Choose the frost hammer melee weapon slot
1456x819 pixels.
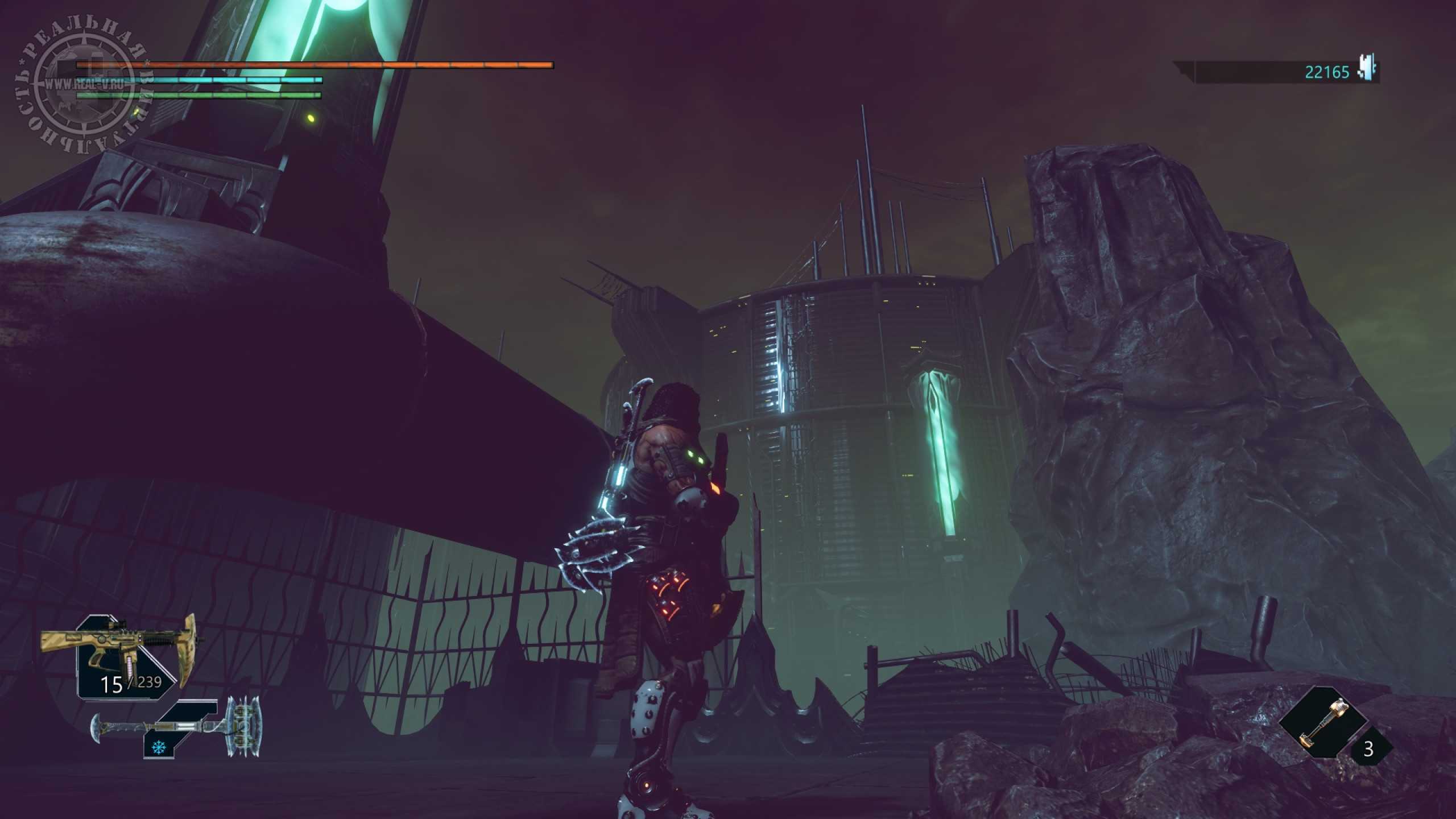point(176,726)
